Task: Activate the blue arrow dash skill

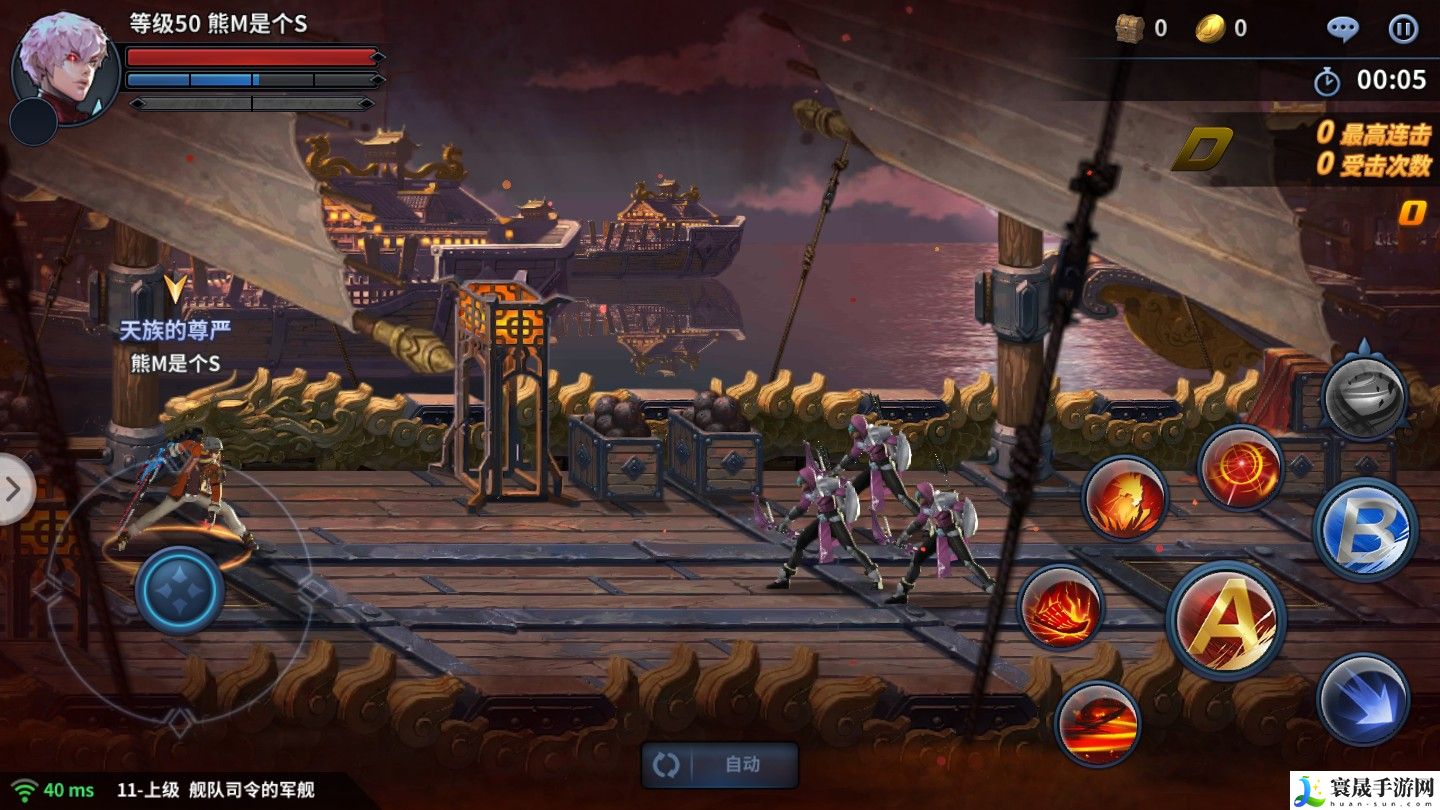Action: coord(1362,699)
